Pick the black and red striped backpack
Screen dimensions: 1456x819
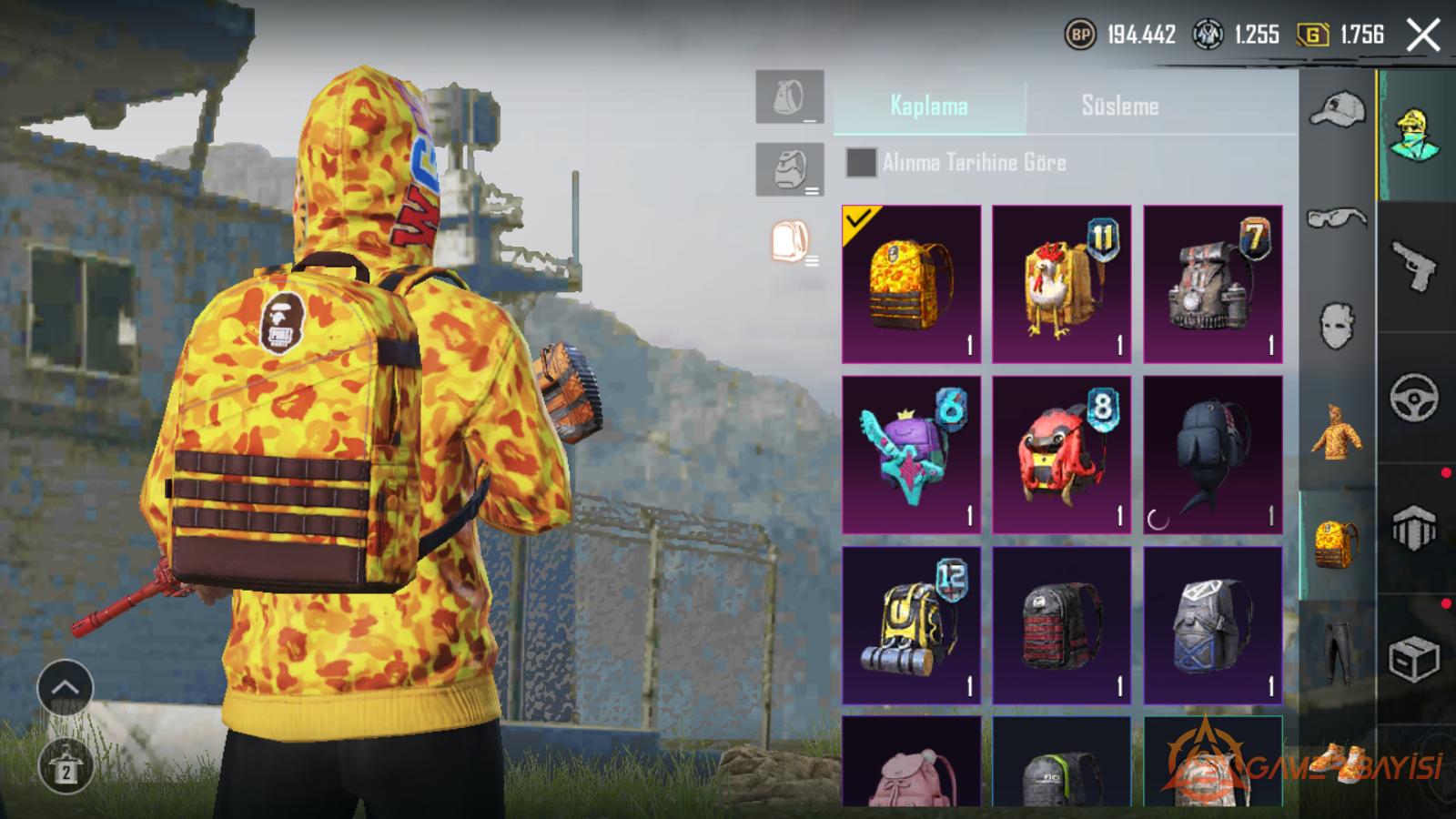[x=1061, y=624]
